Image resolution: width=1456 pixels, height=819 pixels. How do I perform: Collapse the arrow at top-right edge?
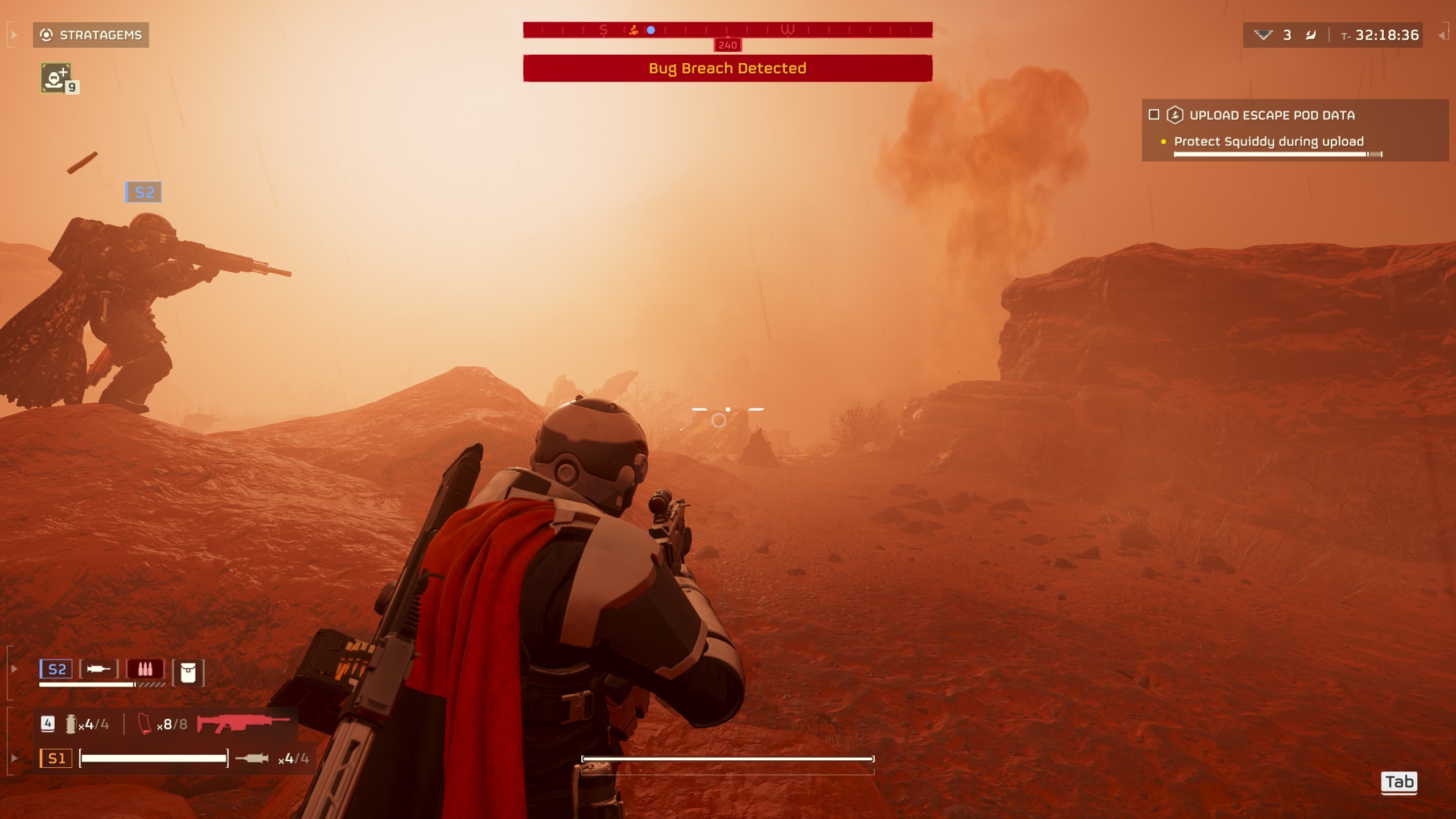(x=1442, y=35)
